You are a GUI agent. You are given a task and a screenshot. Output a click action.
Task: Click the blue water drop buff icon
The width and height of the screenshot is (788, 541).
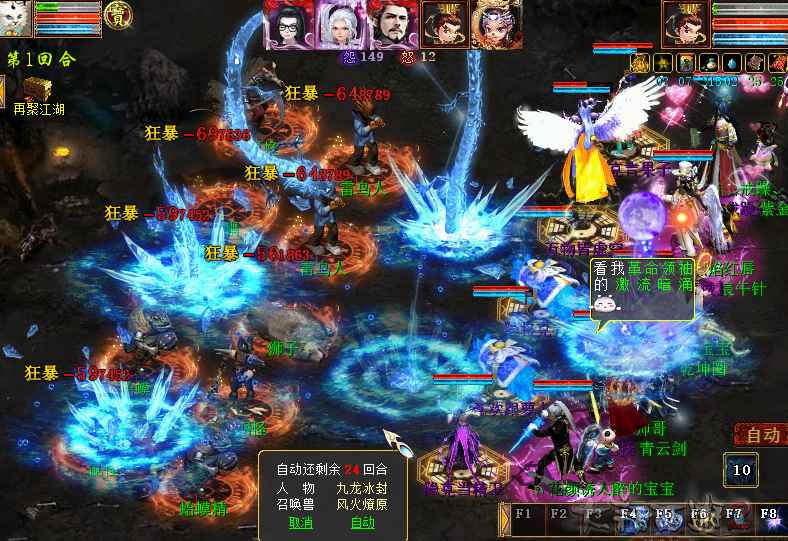point(730,63)
